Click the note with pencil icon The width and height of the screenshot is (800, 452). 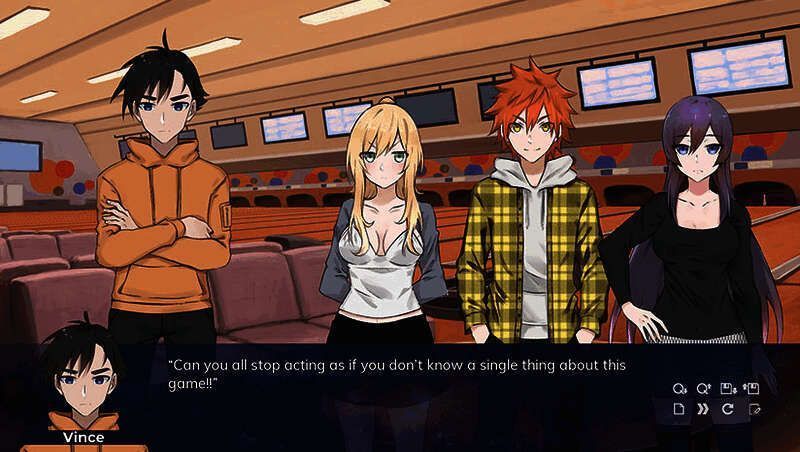753,410
